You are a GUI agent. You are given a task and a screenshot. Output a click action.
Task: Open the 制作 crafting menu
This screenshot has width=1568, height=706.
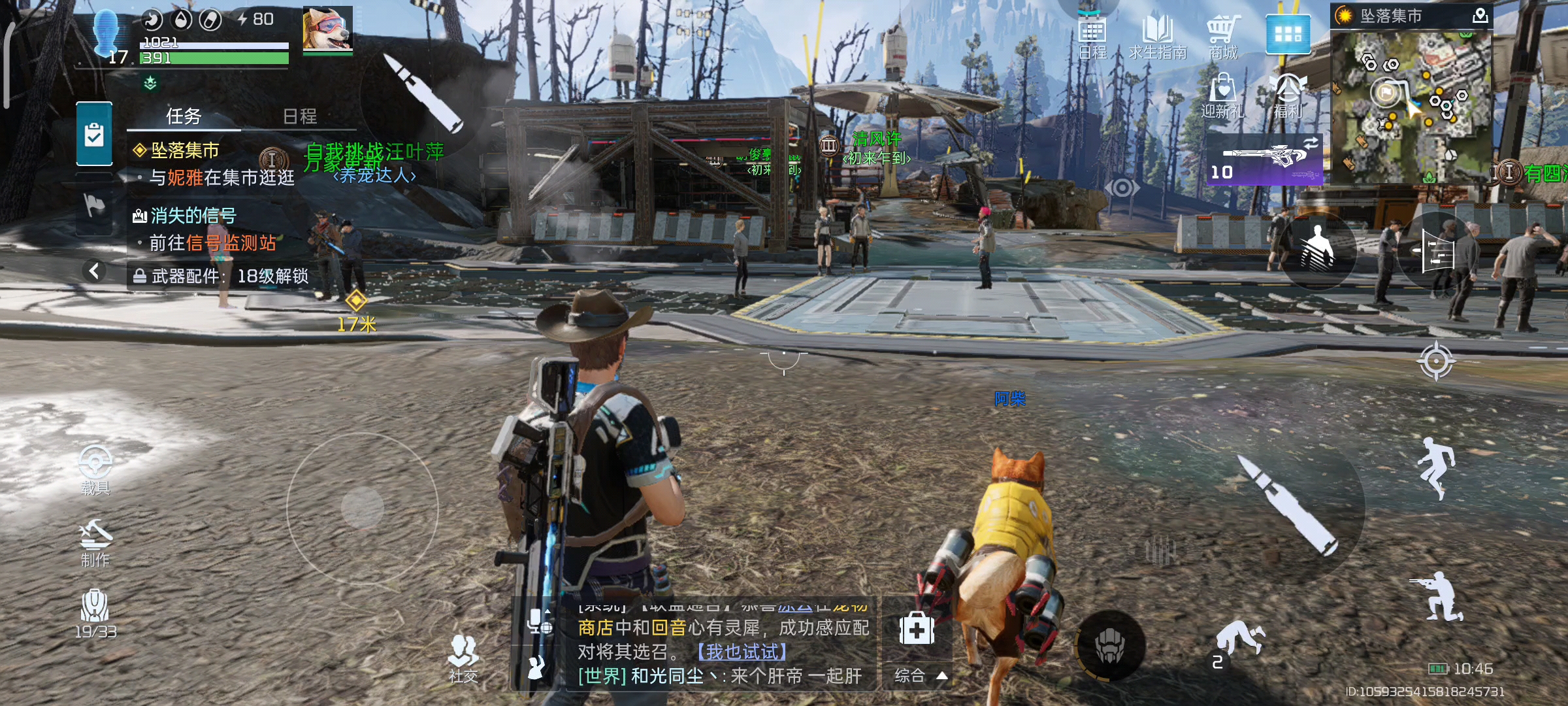[95, 543]
